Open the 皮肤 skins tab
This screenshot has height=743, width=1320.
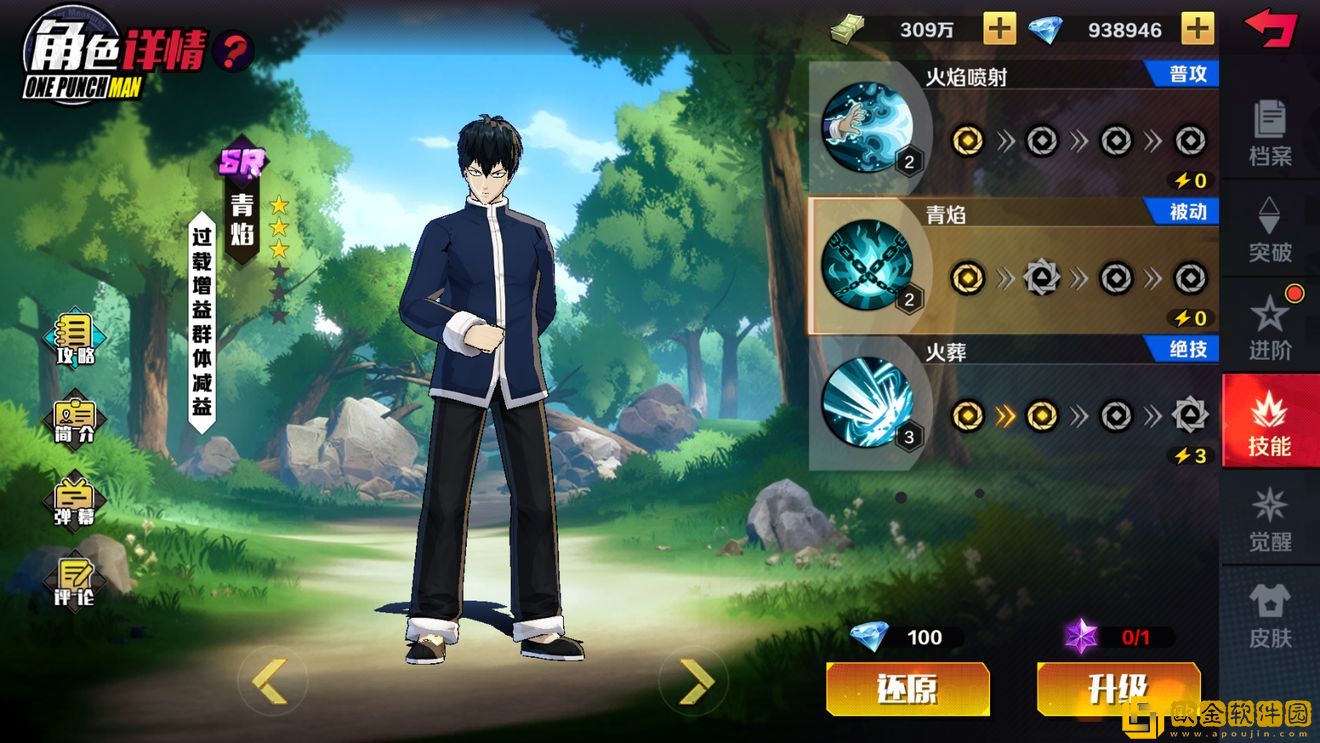coord(1270,615)
